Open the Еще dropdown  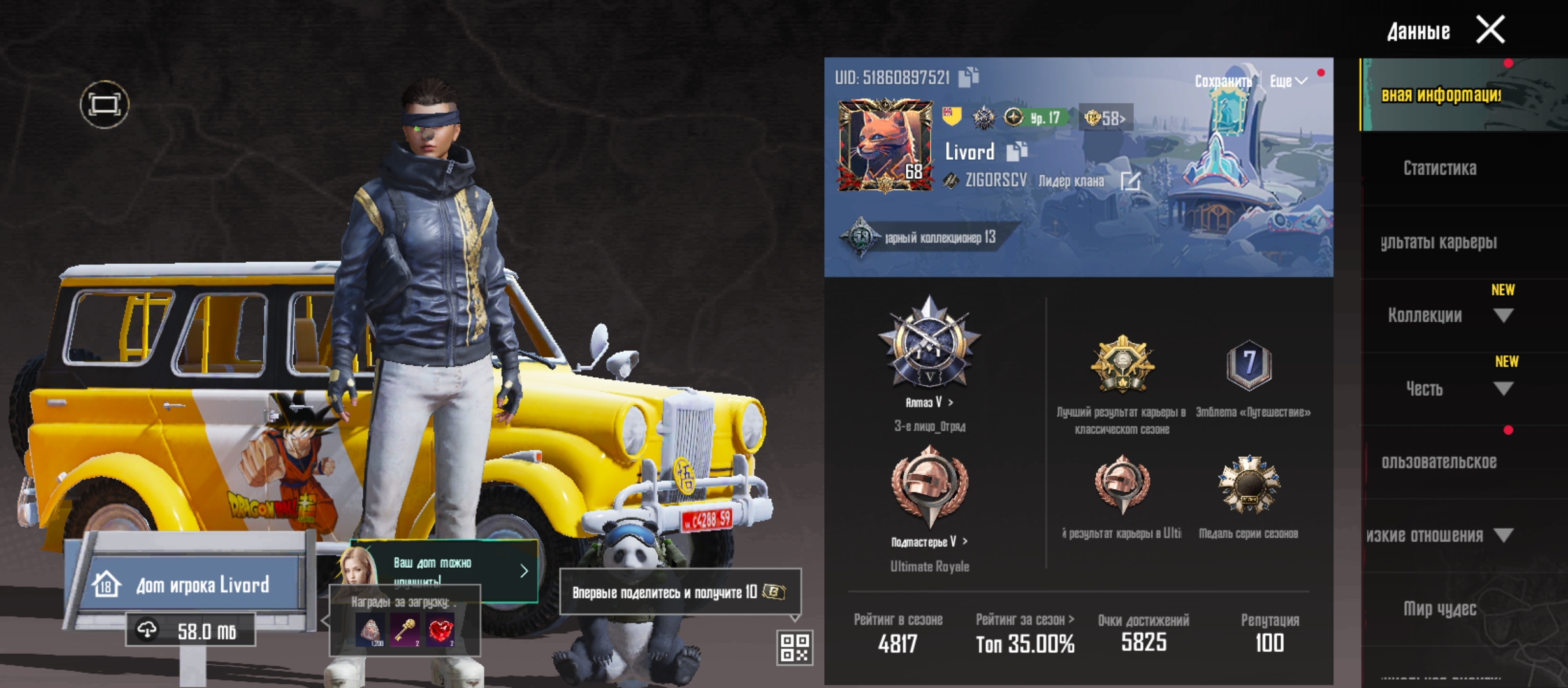(x=1288, y=82)
